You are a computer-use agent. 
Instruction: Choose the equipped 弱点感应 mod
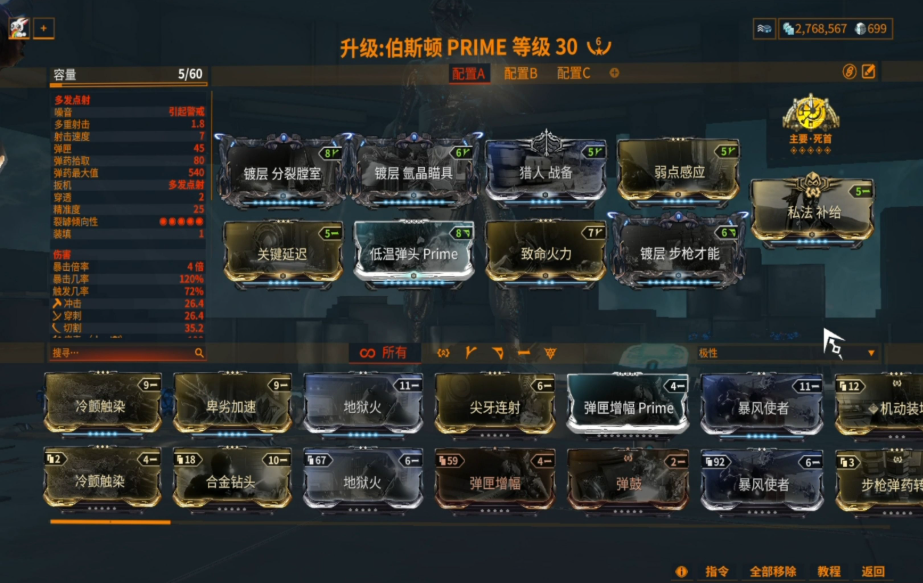tap(678, 171)
